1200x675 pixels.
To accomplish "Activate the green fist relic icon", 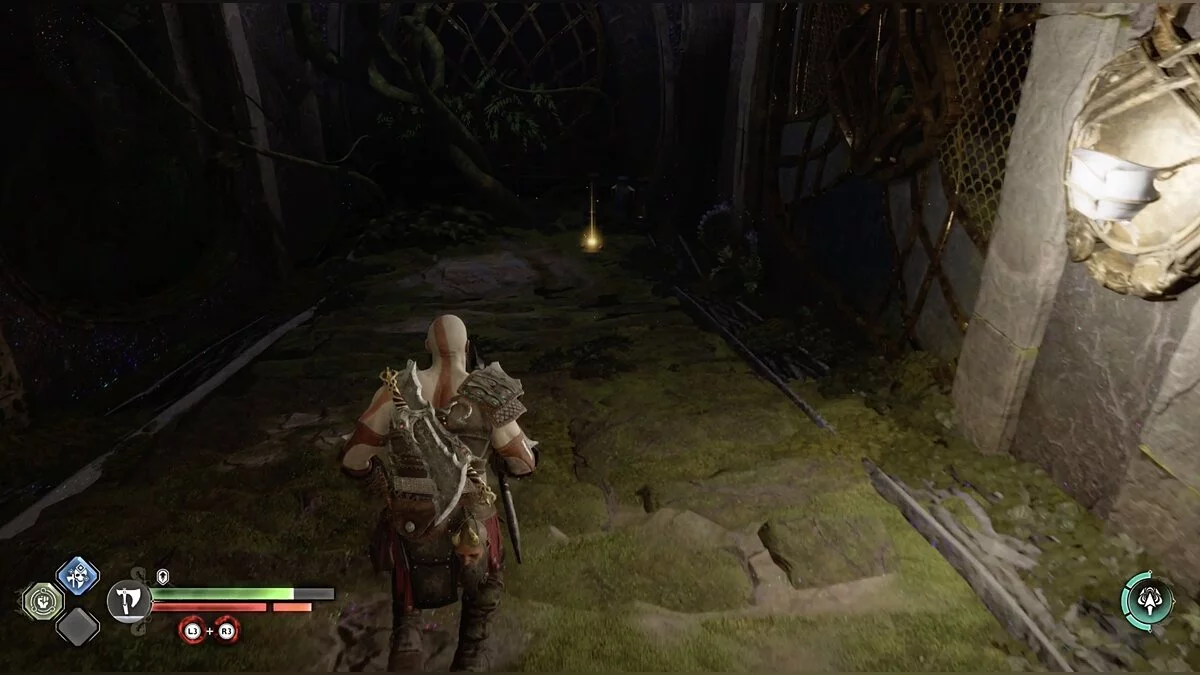I will tap(43, 601).
